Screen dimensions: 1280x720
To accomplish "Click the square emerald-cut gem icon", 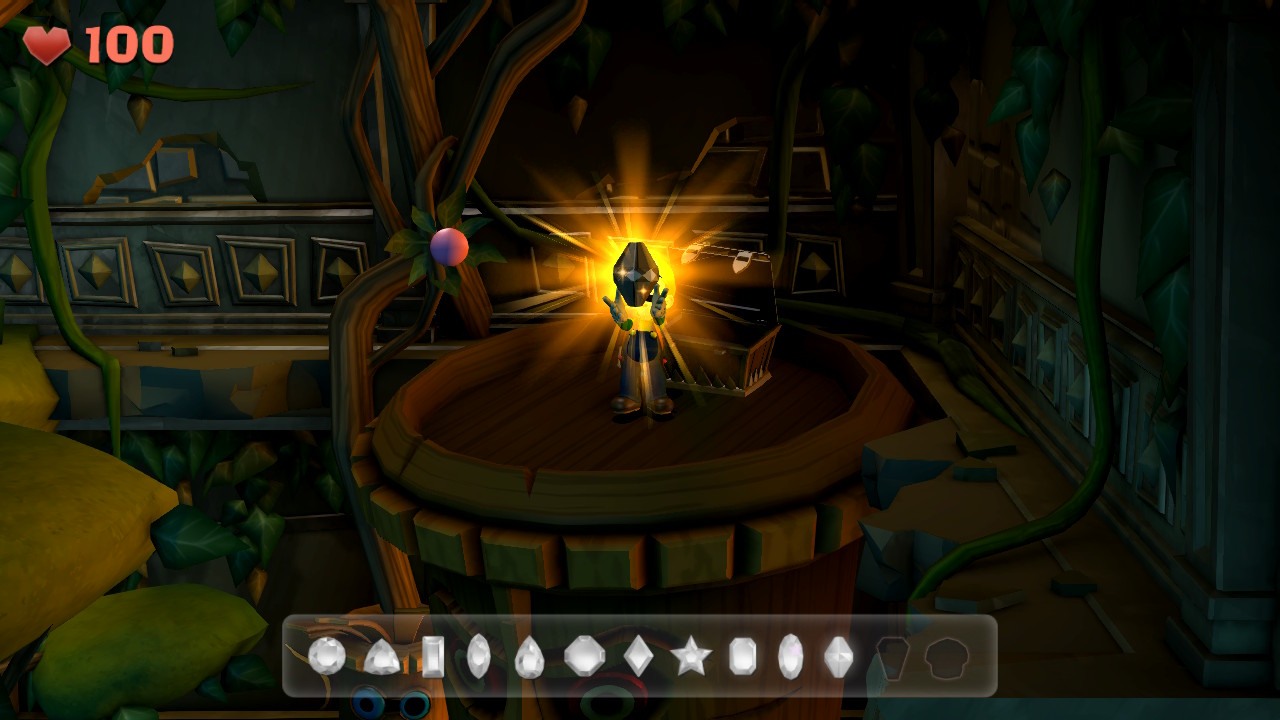I will click(741, 656).
